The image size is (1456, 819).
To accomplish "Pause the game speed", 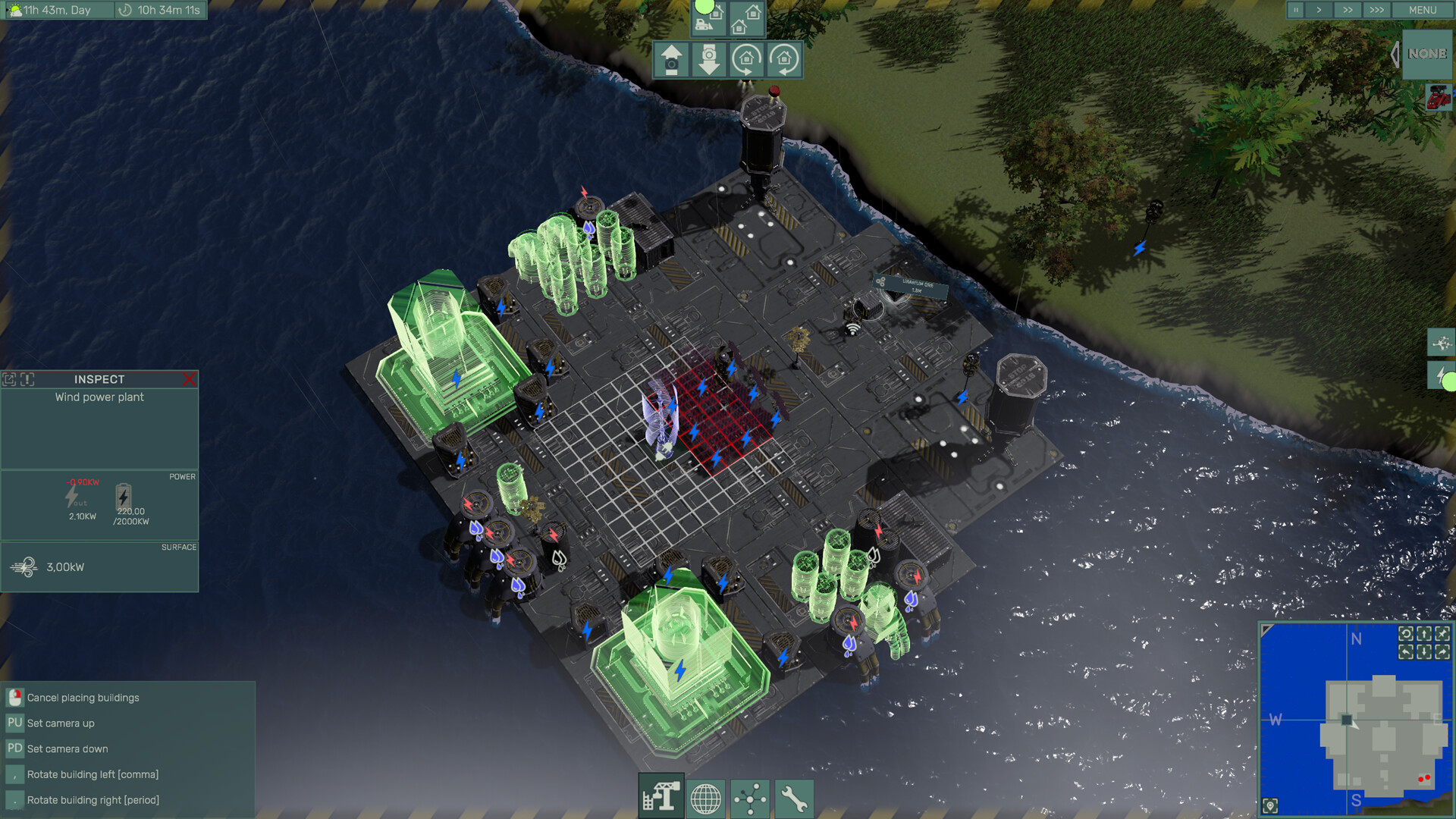I will (x=1296, y=10).
